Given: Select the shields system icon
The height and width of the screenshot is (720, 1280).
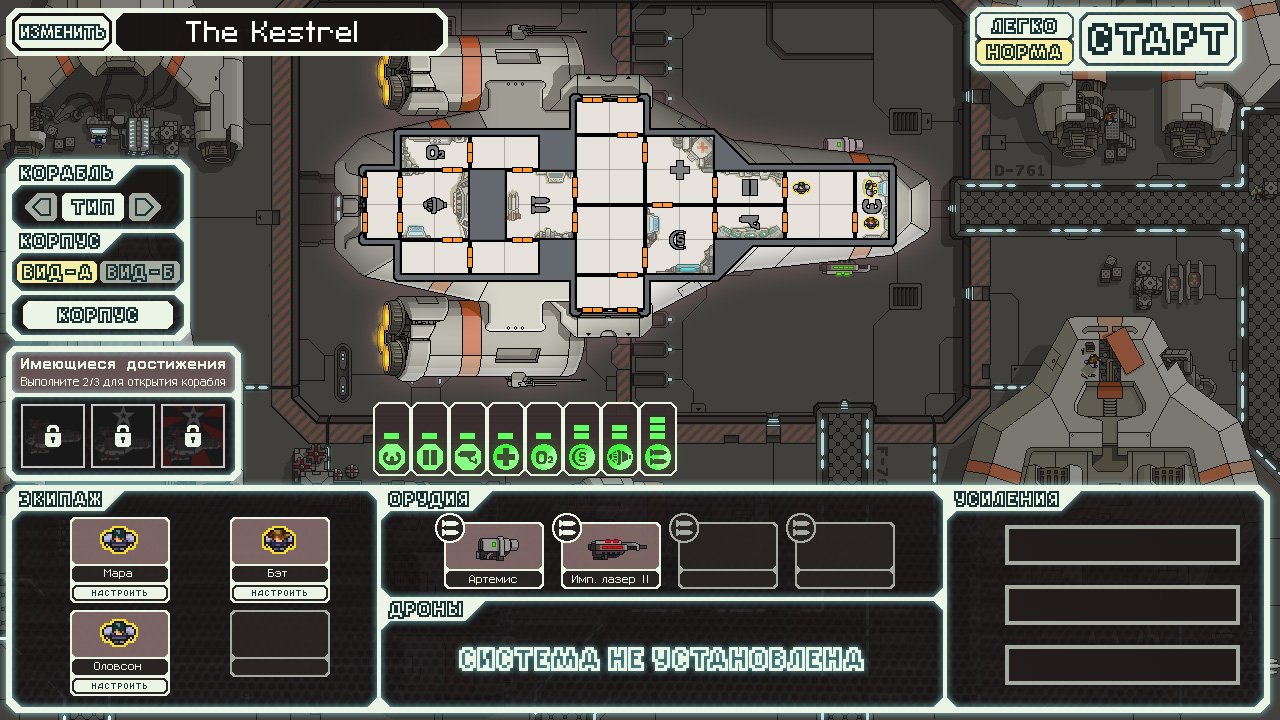Looking at the screenshot, I should 390,455.
